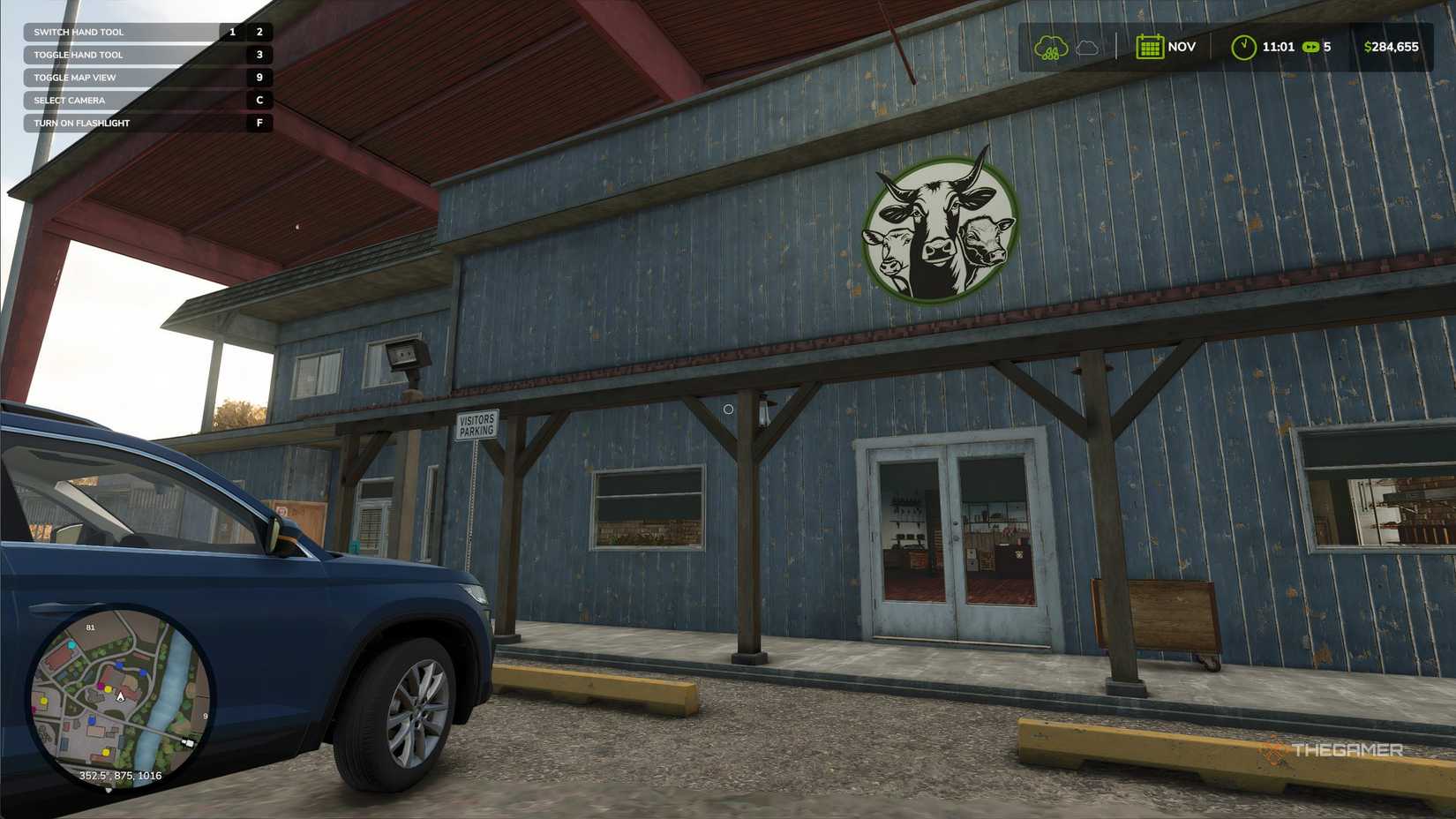The image size is (1456, 819).
Task: Expand slot 2 of Switch Hand Tool
Action: [258, 31]
